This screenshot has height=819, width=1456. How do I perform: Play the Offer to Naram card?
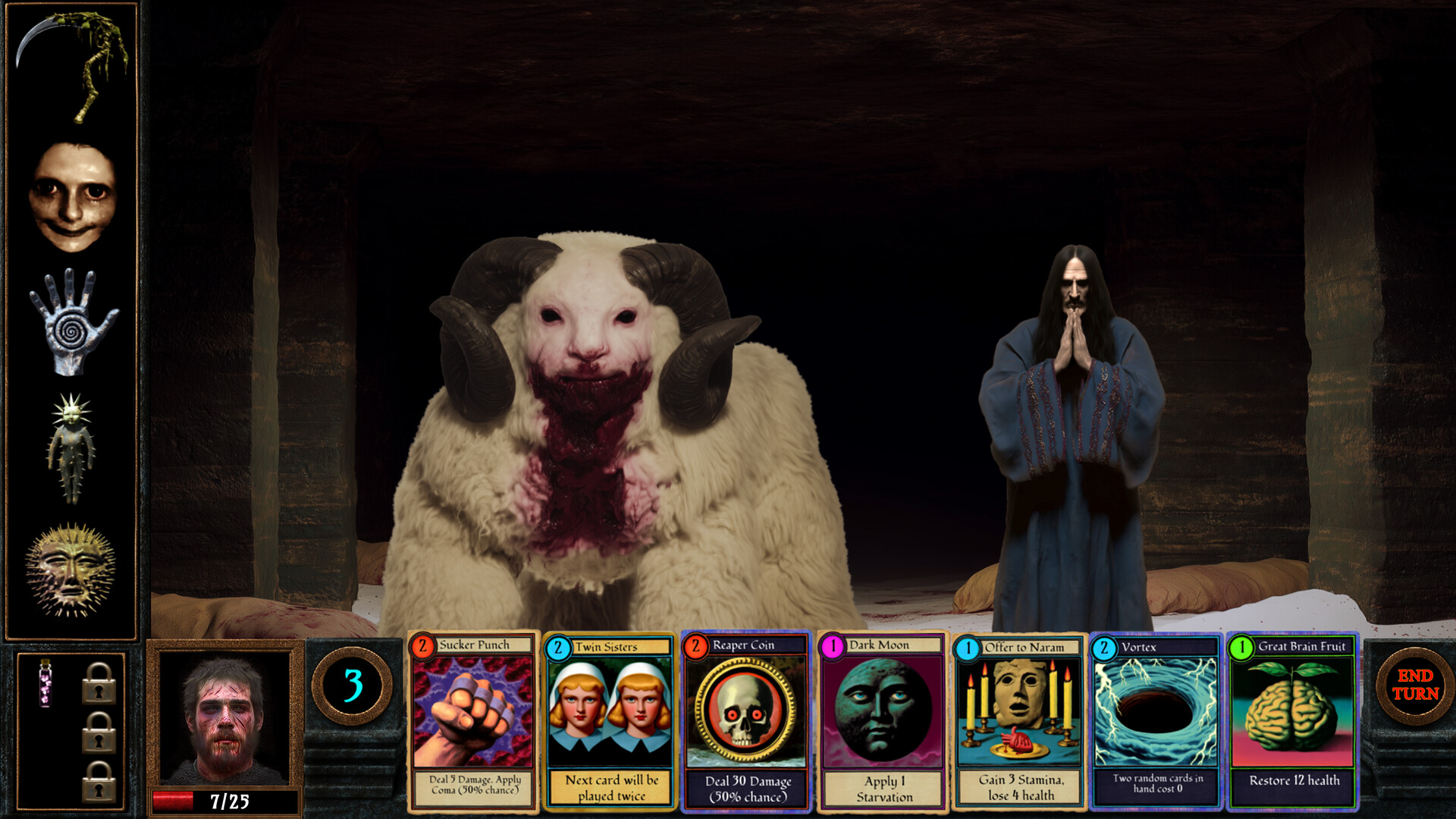[1019, 720]
